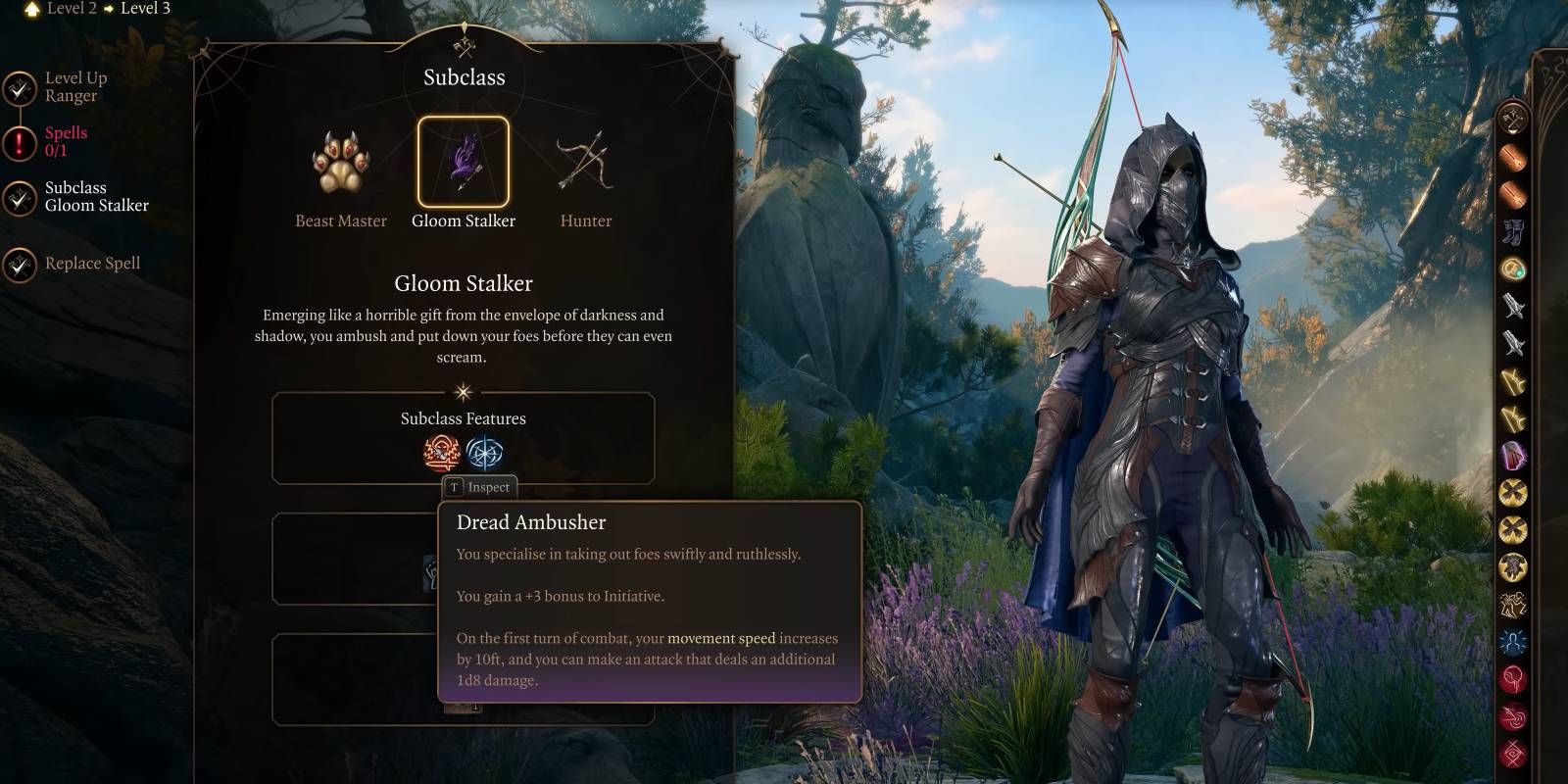
Task: Inspect the red Dread Ambusher feature icon
Action: click(x=442, y=453)
